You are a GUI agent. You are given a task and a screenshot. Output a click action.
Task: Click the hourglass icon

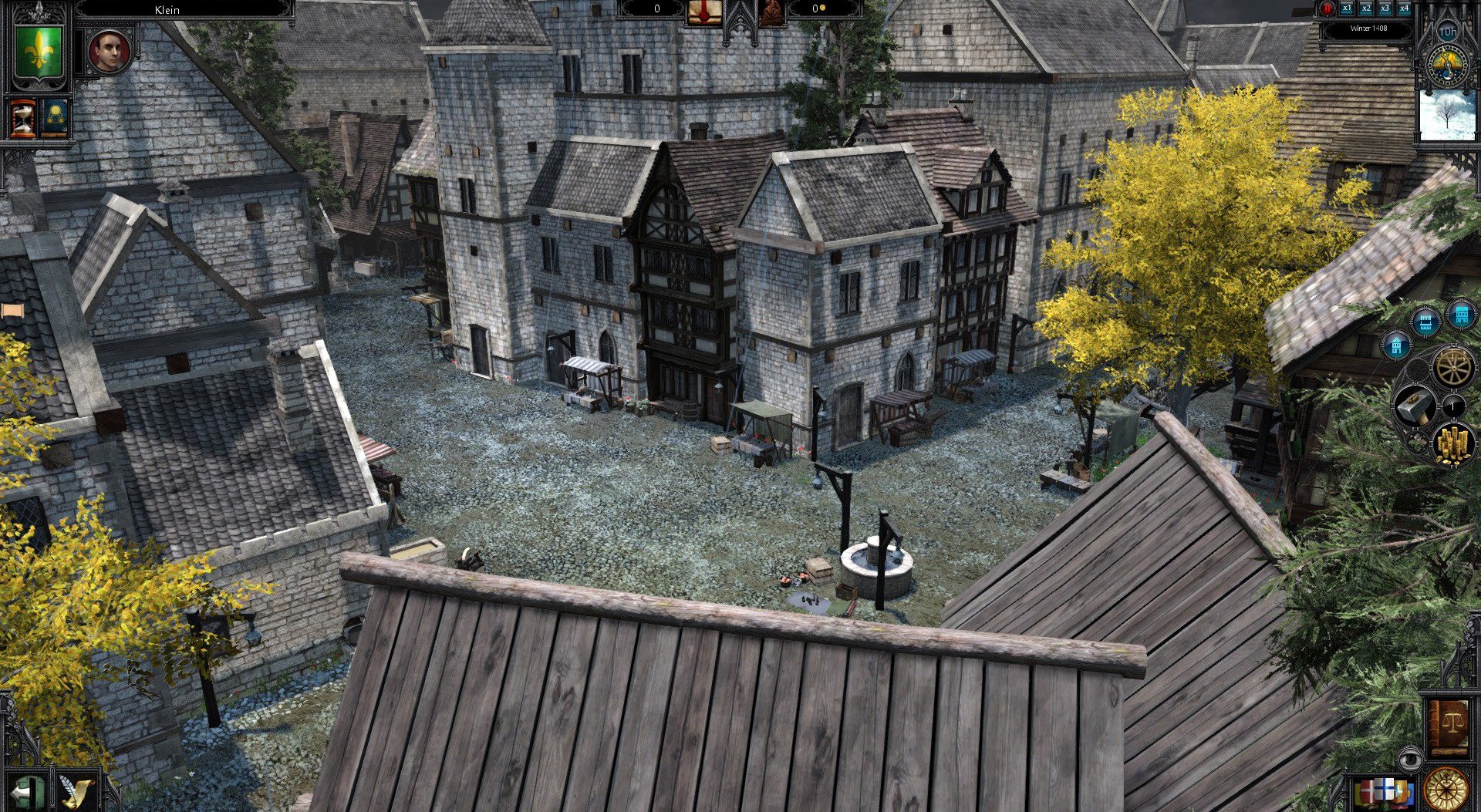[x=22, y=118]
